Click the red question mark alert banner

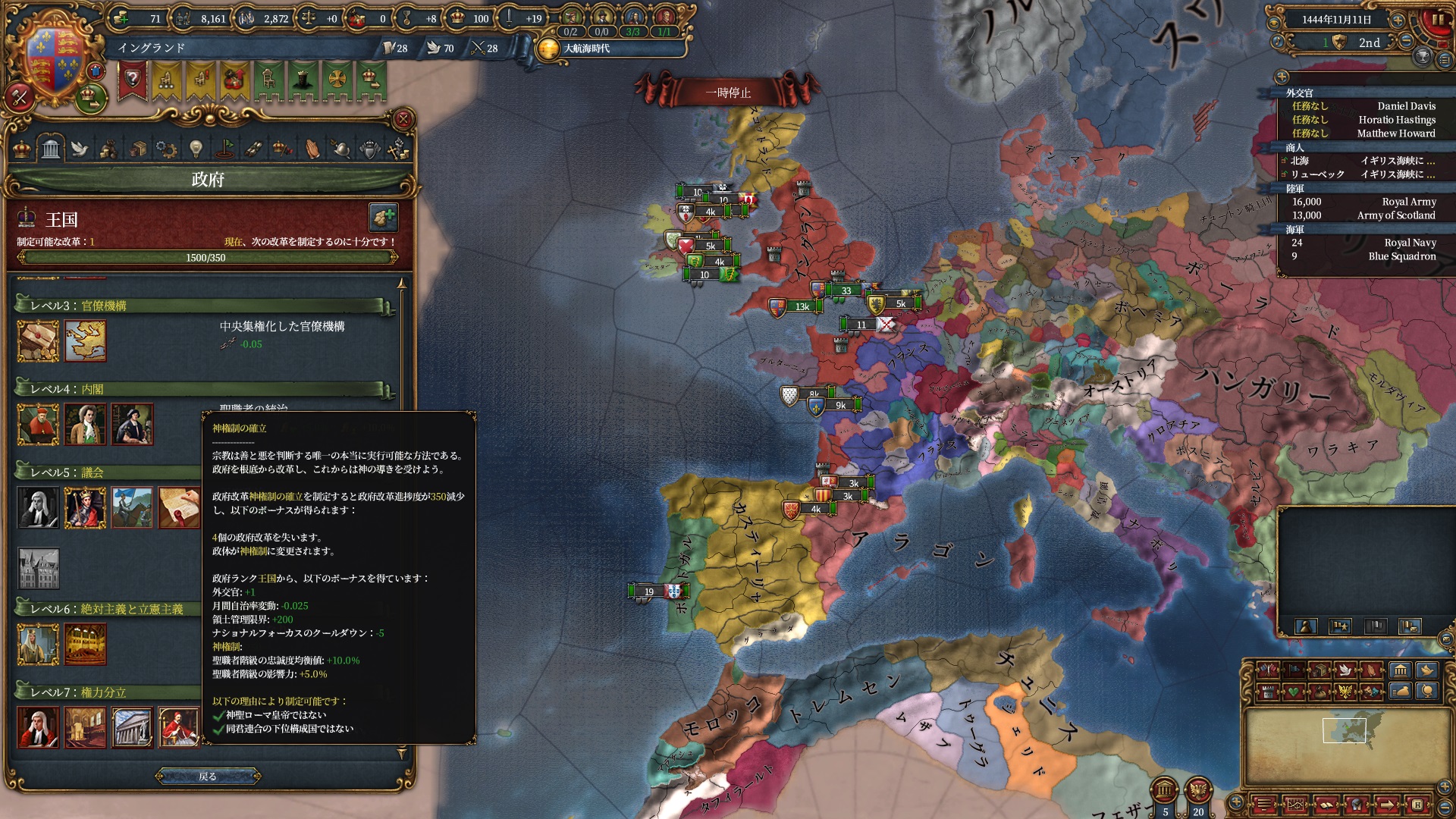pos(133,80)
